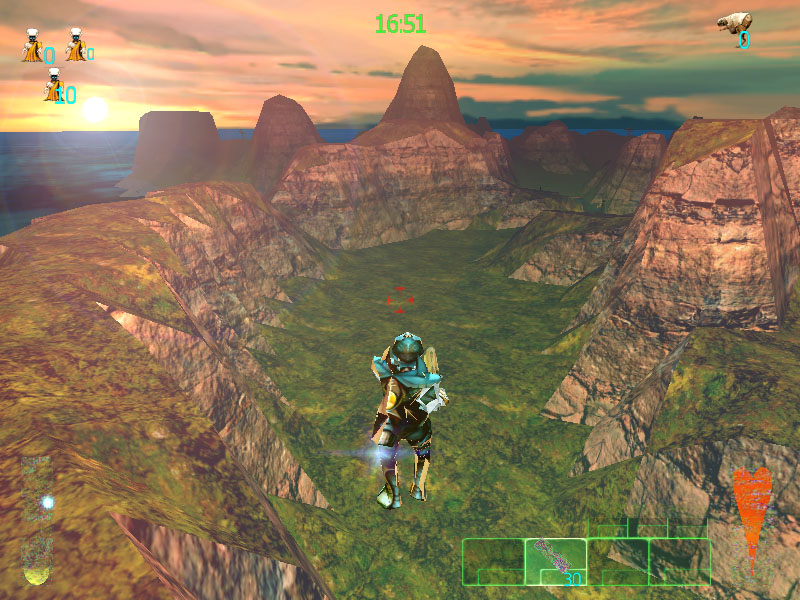Image resolution: width=800 pixels, height=600 pixels.
Task: Select the highlighted weapon slot with 30 ammo
Action: (x=555, y=561)
